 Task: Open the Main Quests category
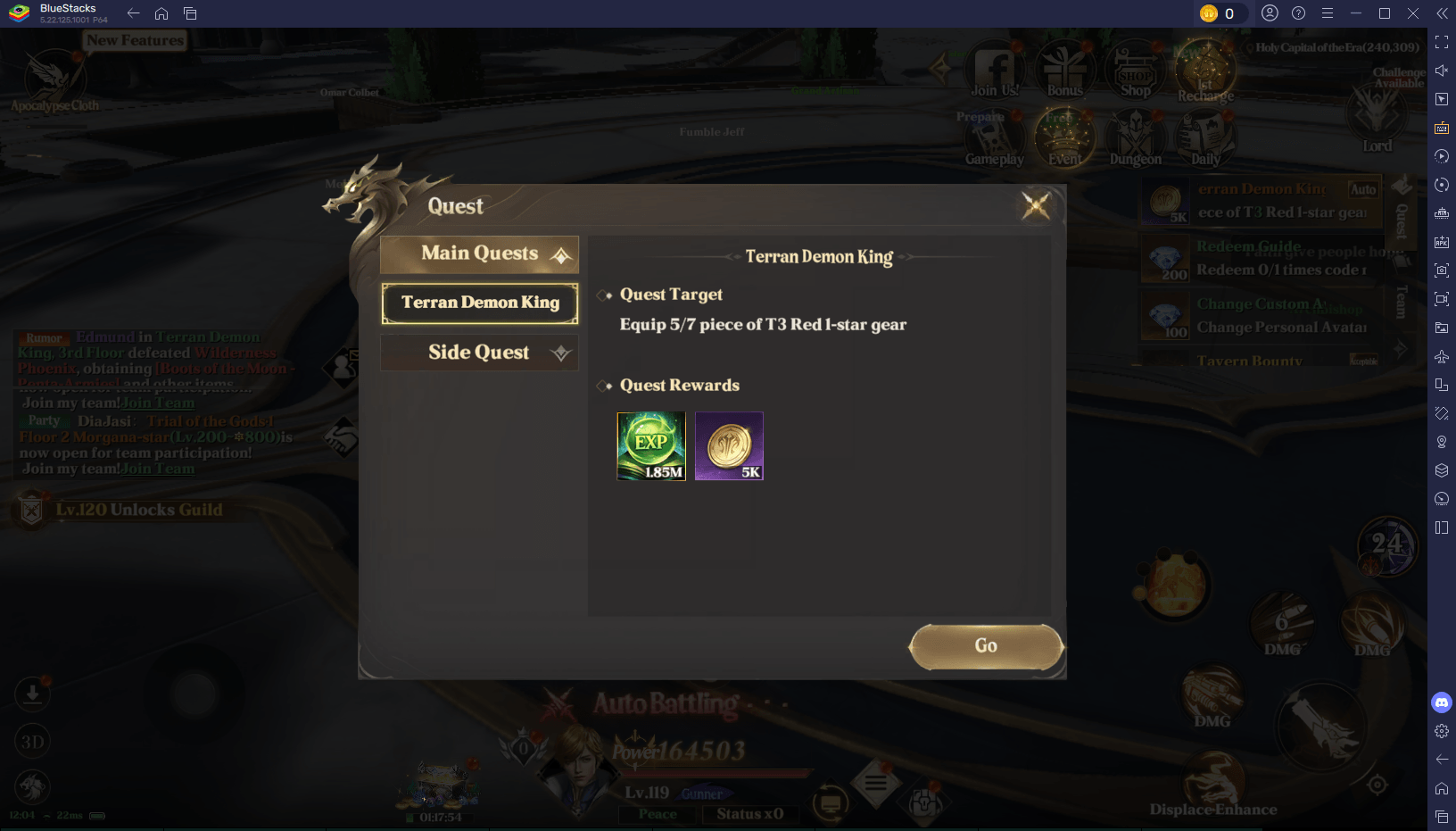coord(479,254)
